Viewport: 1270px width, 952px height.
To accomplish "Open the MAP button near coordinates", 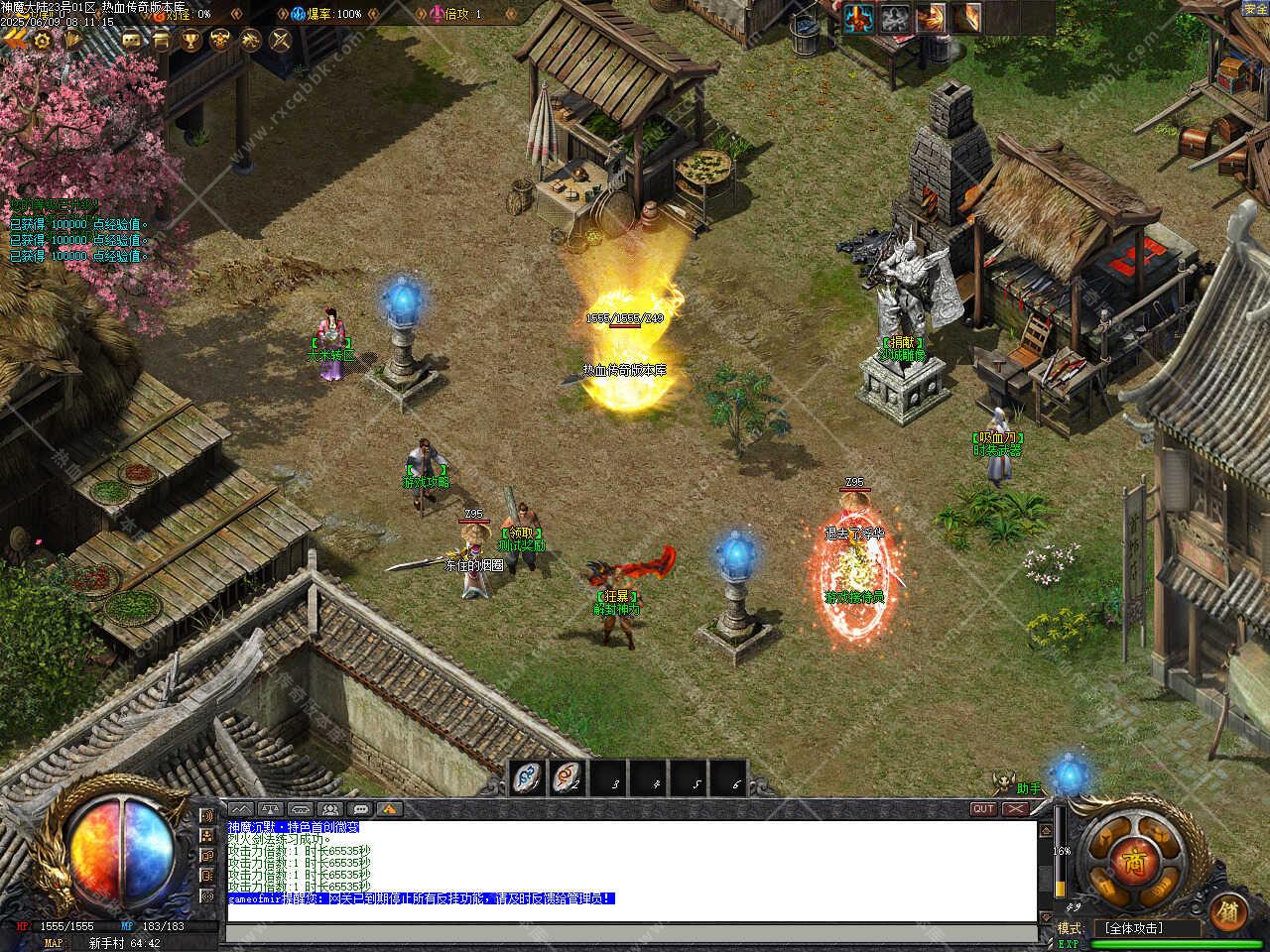I will [53, 943].
